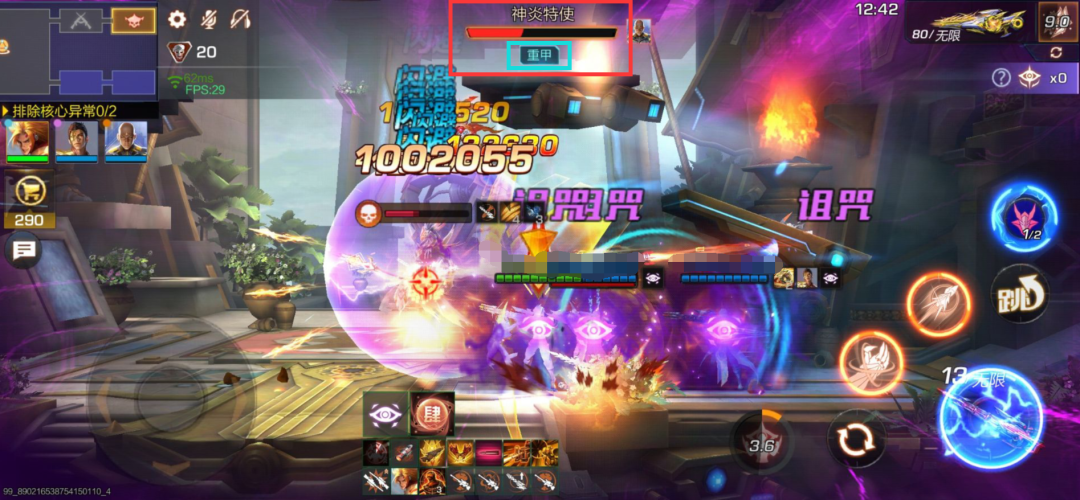Fire the main weapon attack button
The height and width of the screenshot is (500, 1080).
coord(991,416)
